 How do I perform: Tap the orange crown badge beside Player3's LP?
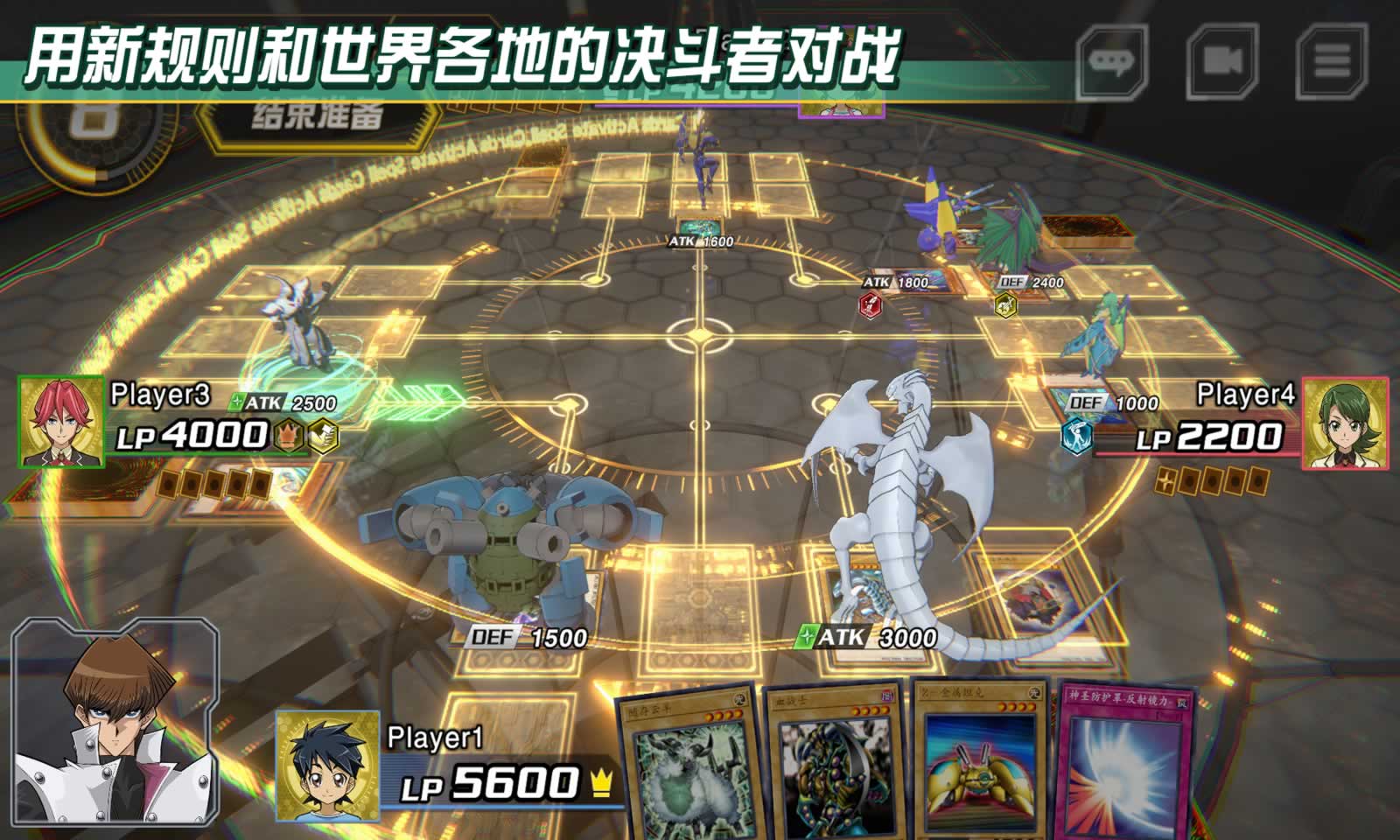[288, 436]
